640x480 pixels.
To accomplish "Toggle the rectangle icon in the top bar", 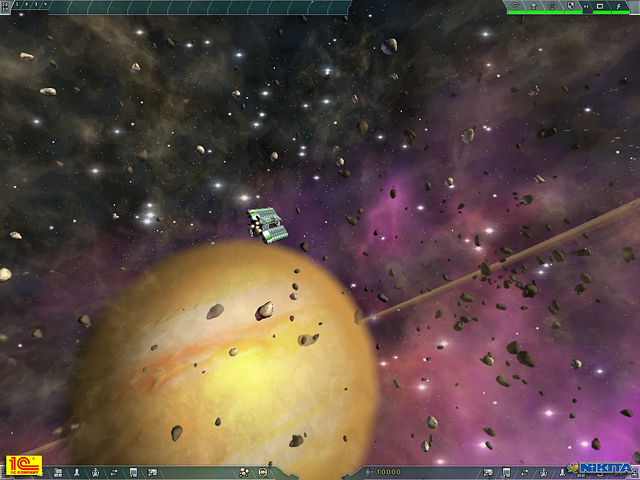I will click(x=600, y=6).
